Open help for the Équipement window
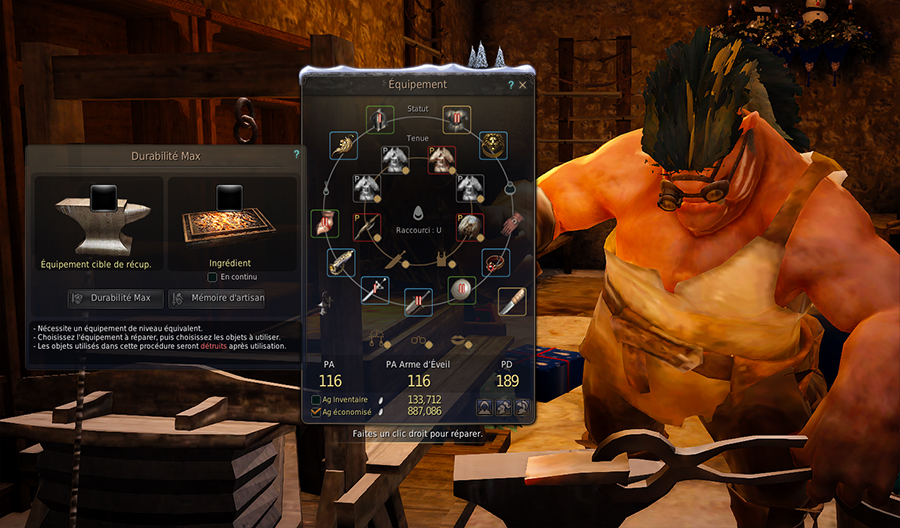 tap(511, 86)
